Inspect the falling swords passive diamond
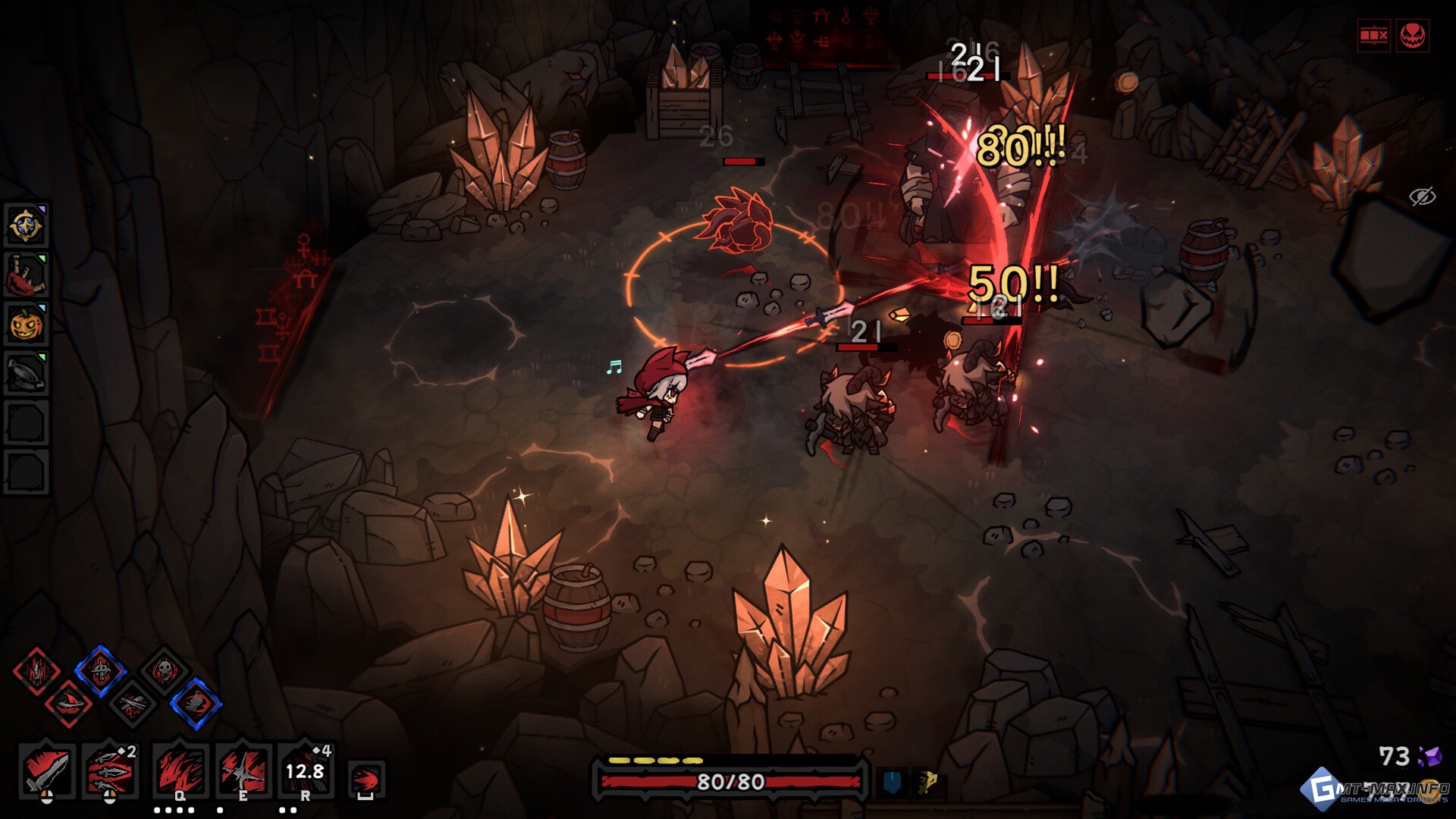This screenshot has height=819, width=1456. pos(36,670)
